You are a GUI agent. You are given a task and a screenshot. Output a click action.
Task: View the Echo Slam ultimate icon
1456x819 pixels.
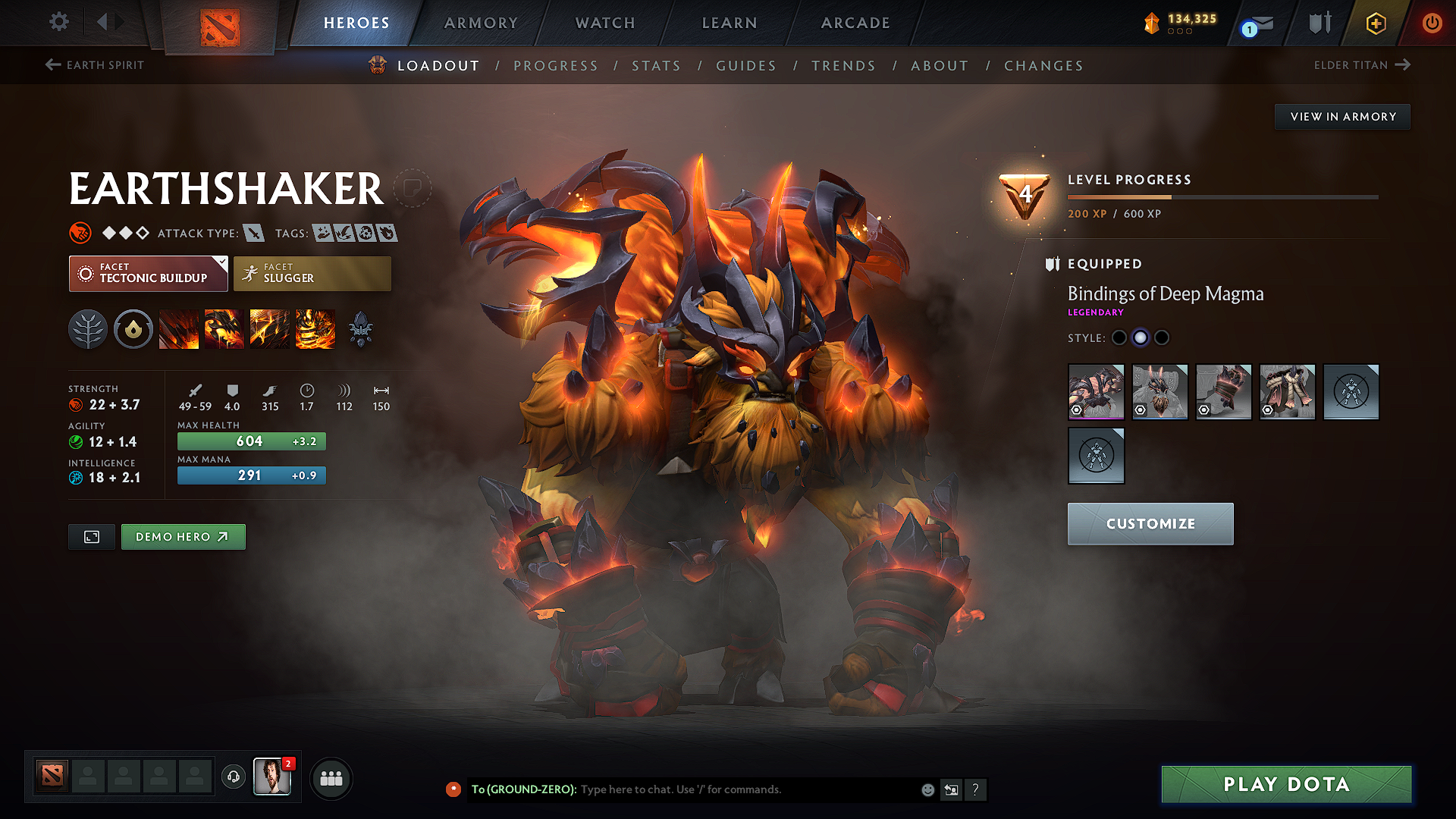click(x=315, y=328)
